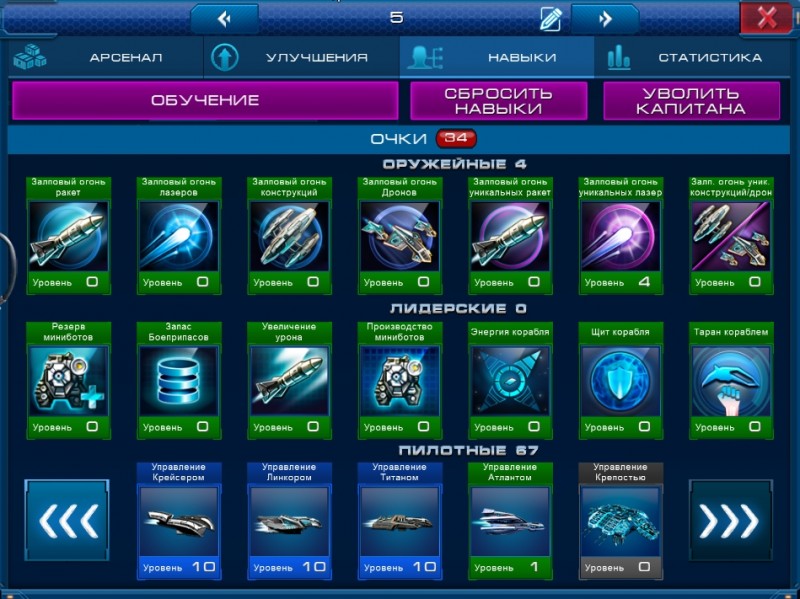Reset skills with Сбросить навыки
This screenshot has height=599, width=800.
point(498,100)
